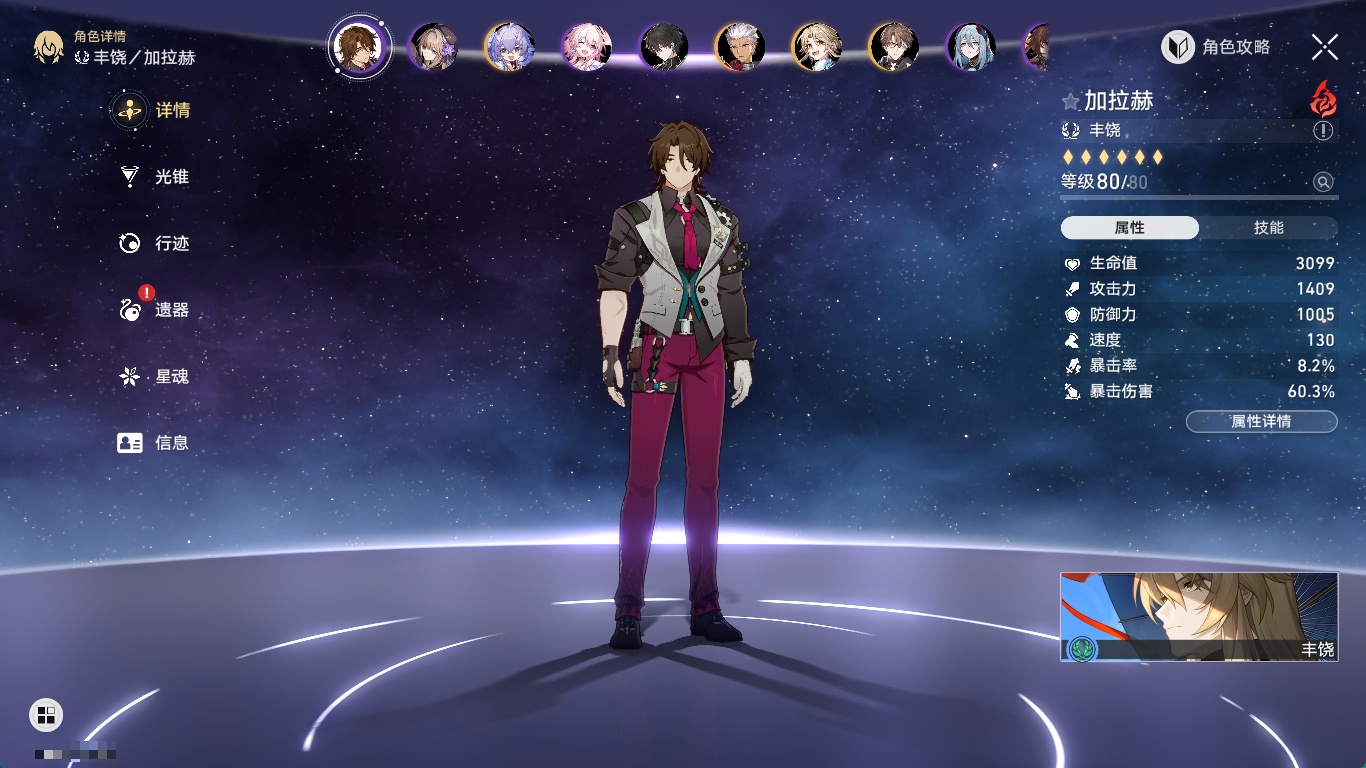The height and width of the screenshot is (768, 1366).
Task: Select the white-haired character portrait in red
Action: (x=741, y=47)
